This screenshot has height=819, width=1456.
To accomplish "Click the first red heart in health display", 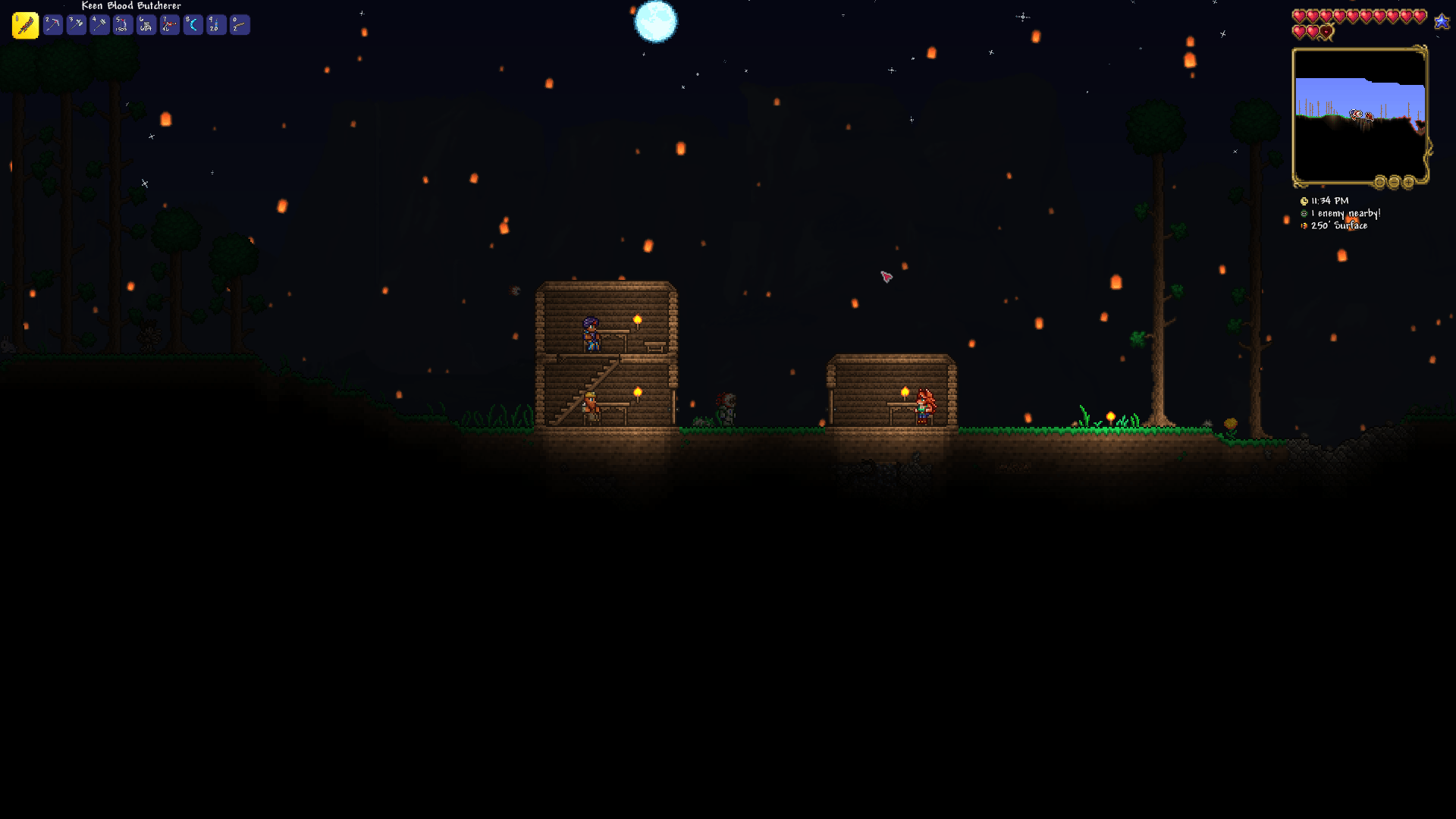I will pyautogui.click(x=1299, y=15).
